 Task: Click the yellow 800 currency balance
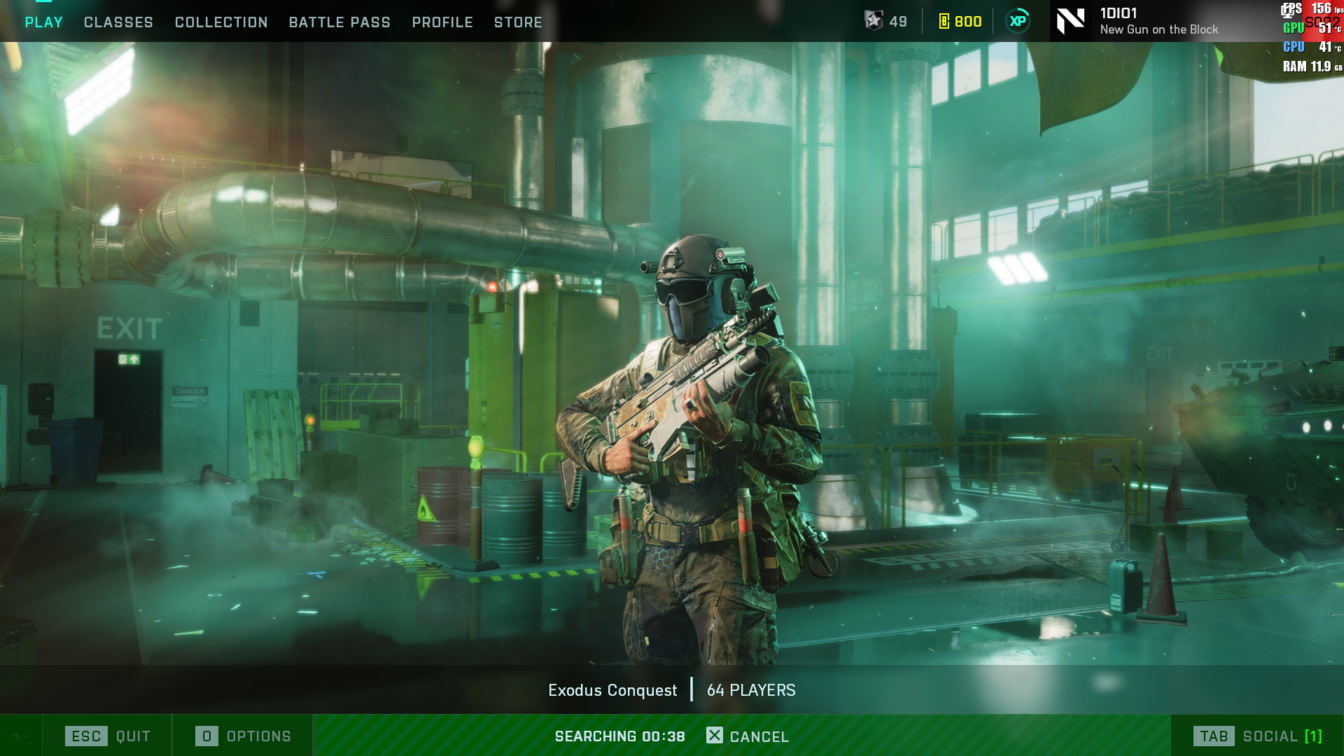click(960, 21)
